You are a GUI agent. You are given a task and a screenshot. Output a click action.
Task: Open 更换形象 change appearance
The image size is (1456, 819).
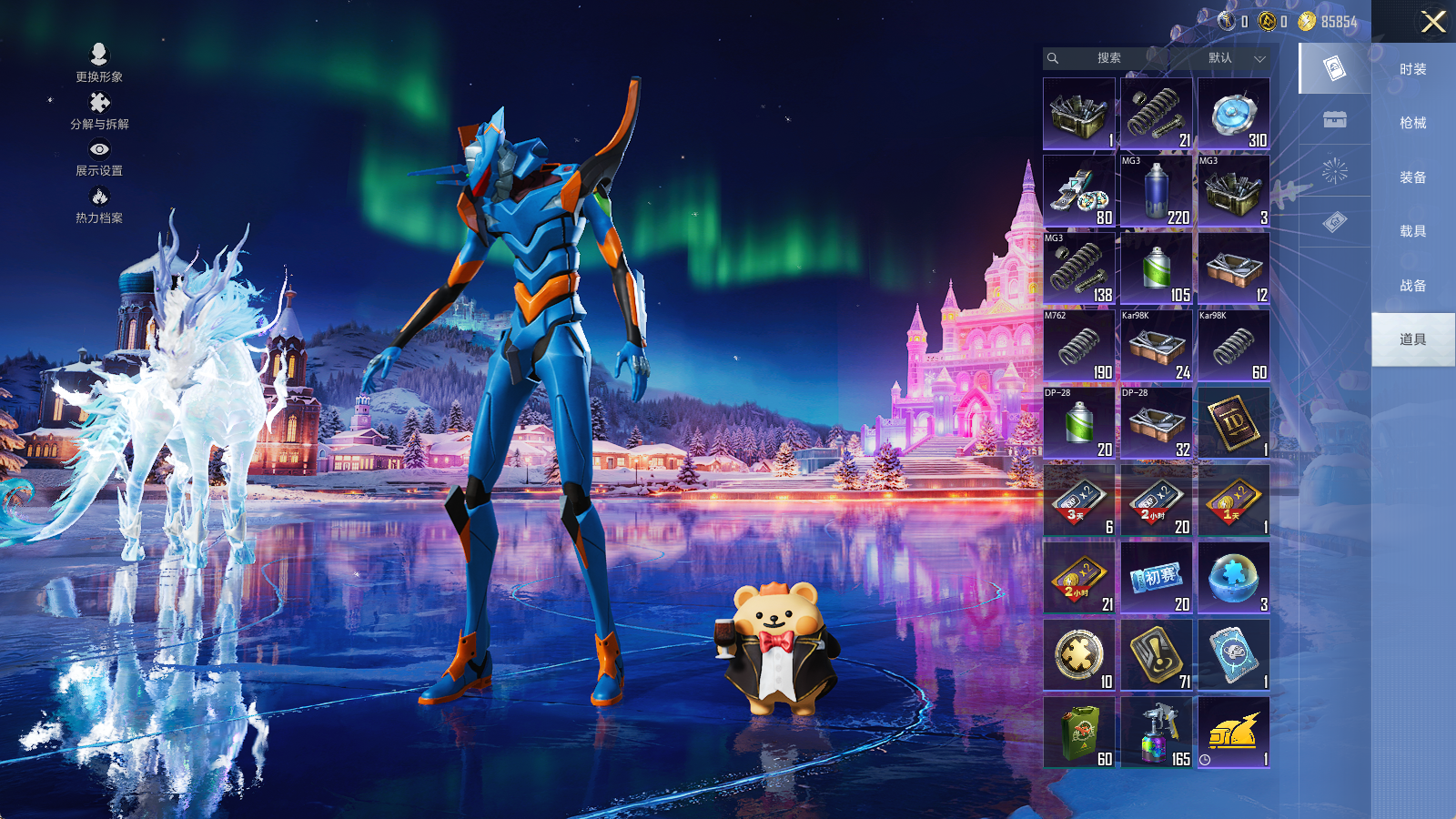point(99,63)
